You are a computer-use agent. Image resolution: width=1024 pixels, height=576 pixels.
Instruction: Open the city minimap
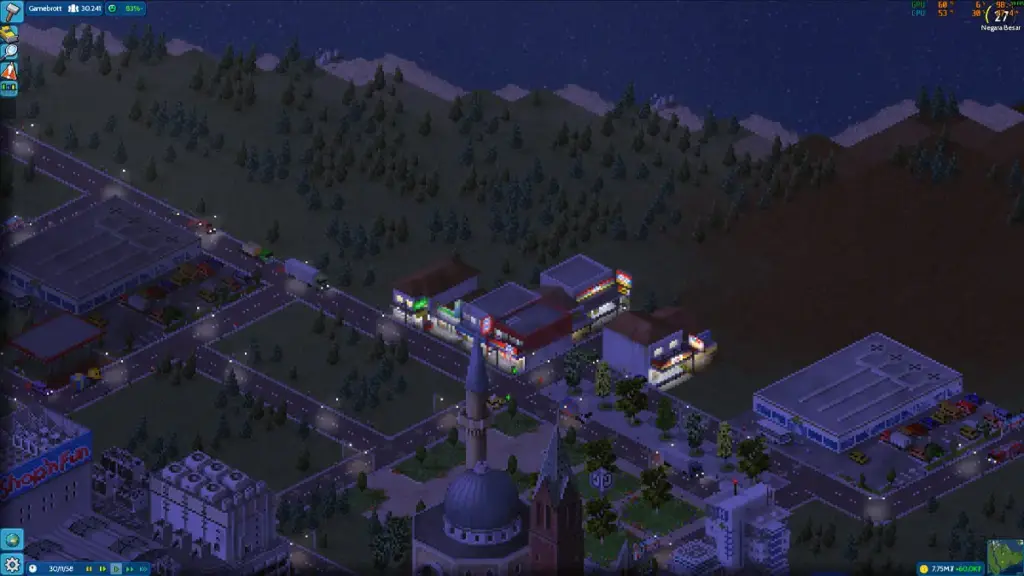1005,557
